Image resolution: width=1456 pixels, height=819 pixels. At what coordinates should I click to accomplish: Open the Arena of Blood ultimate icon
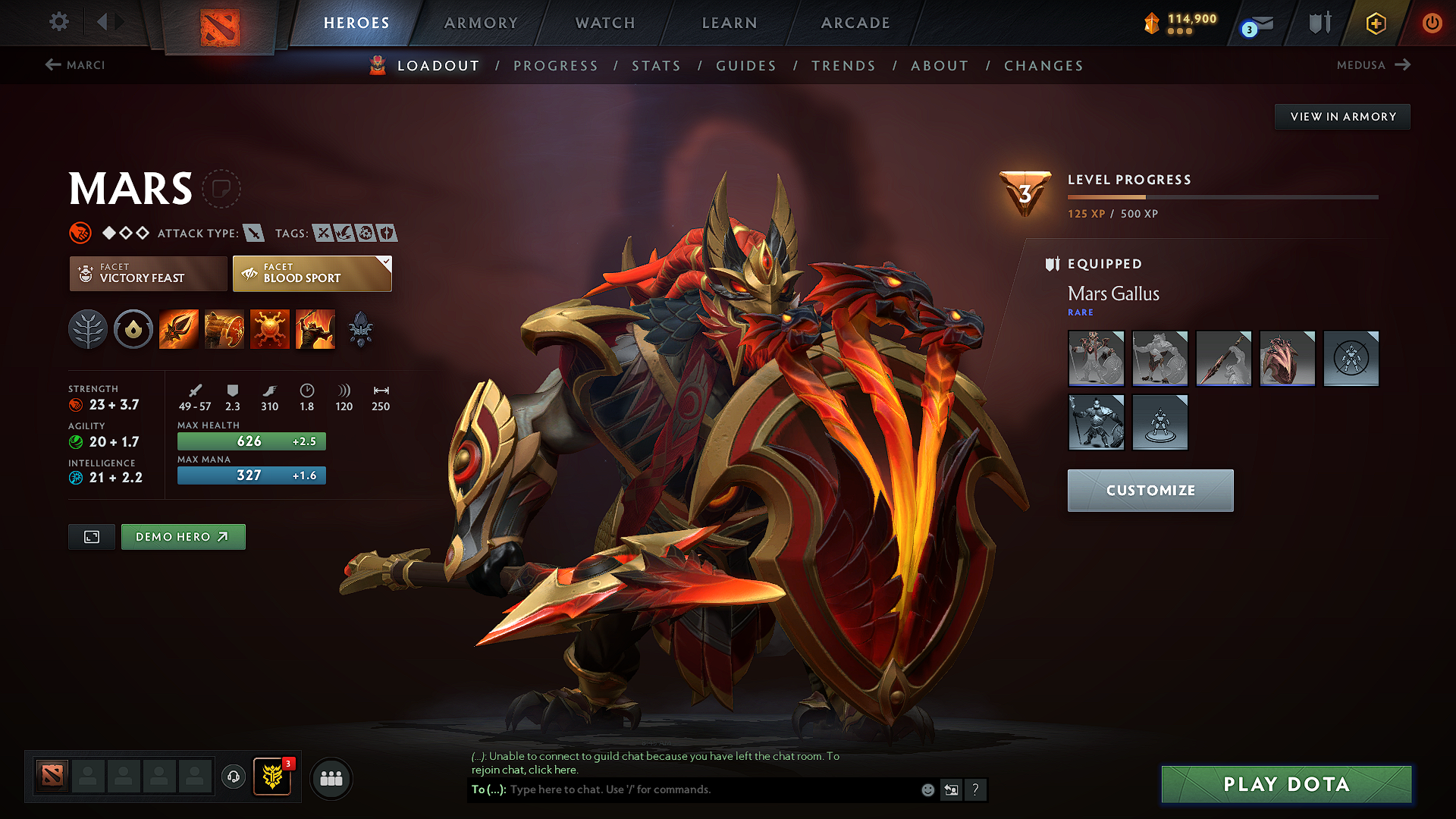point(315,328)
